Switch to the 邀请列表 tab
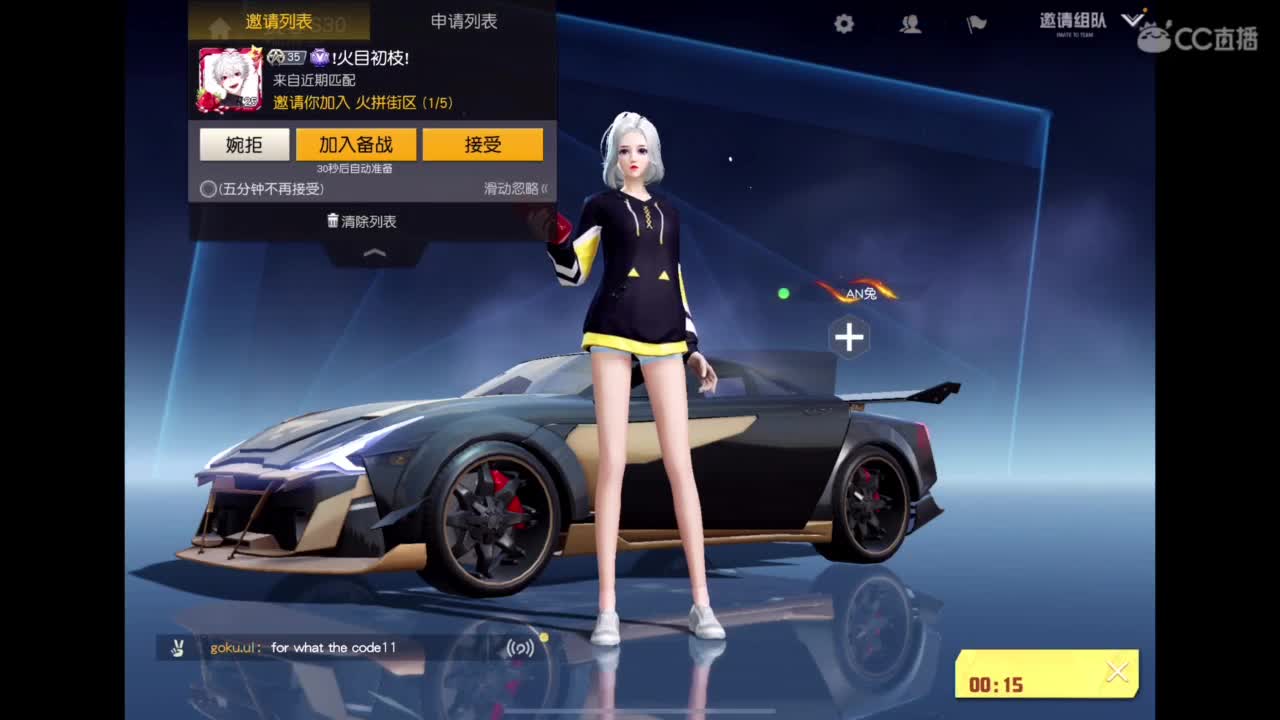Screen dimensions: 1280x720 pyautogui.click(x=277, y=19)
